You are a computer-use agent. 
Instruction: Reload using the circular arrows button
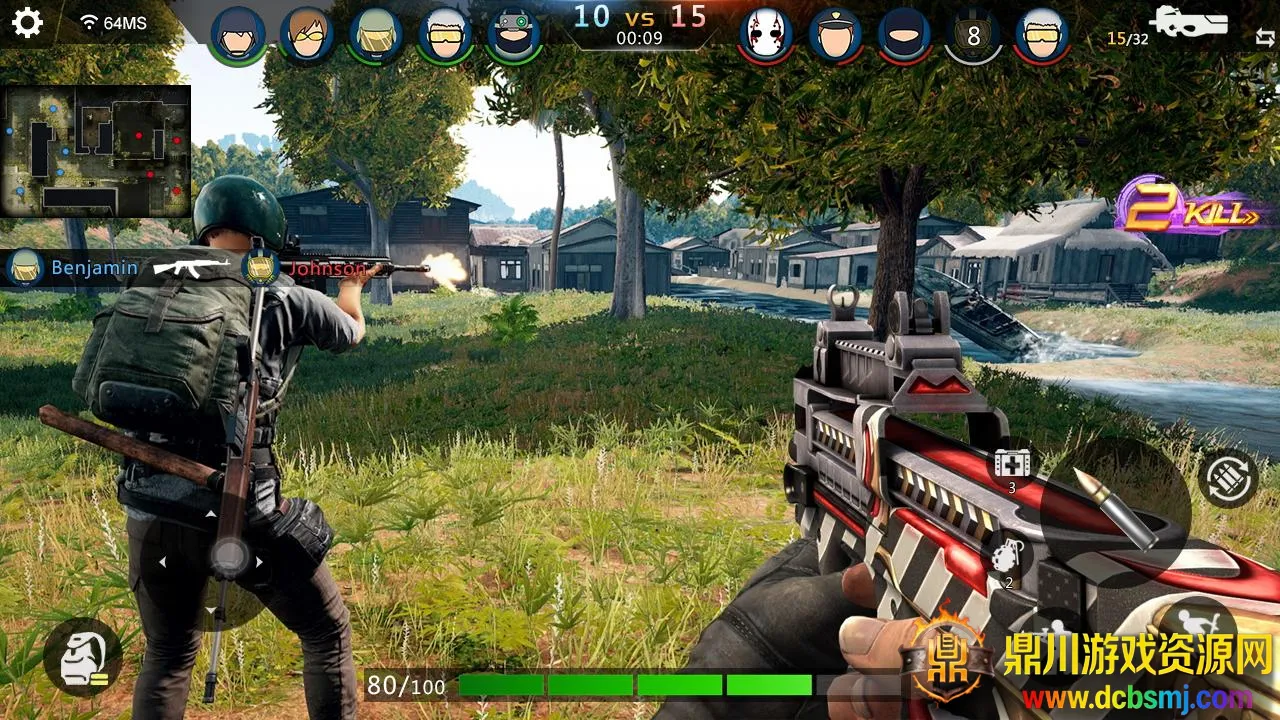[1227, 481]
